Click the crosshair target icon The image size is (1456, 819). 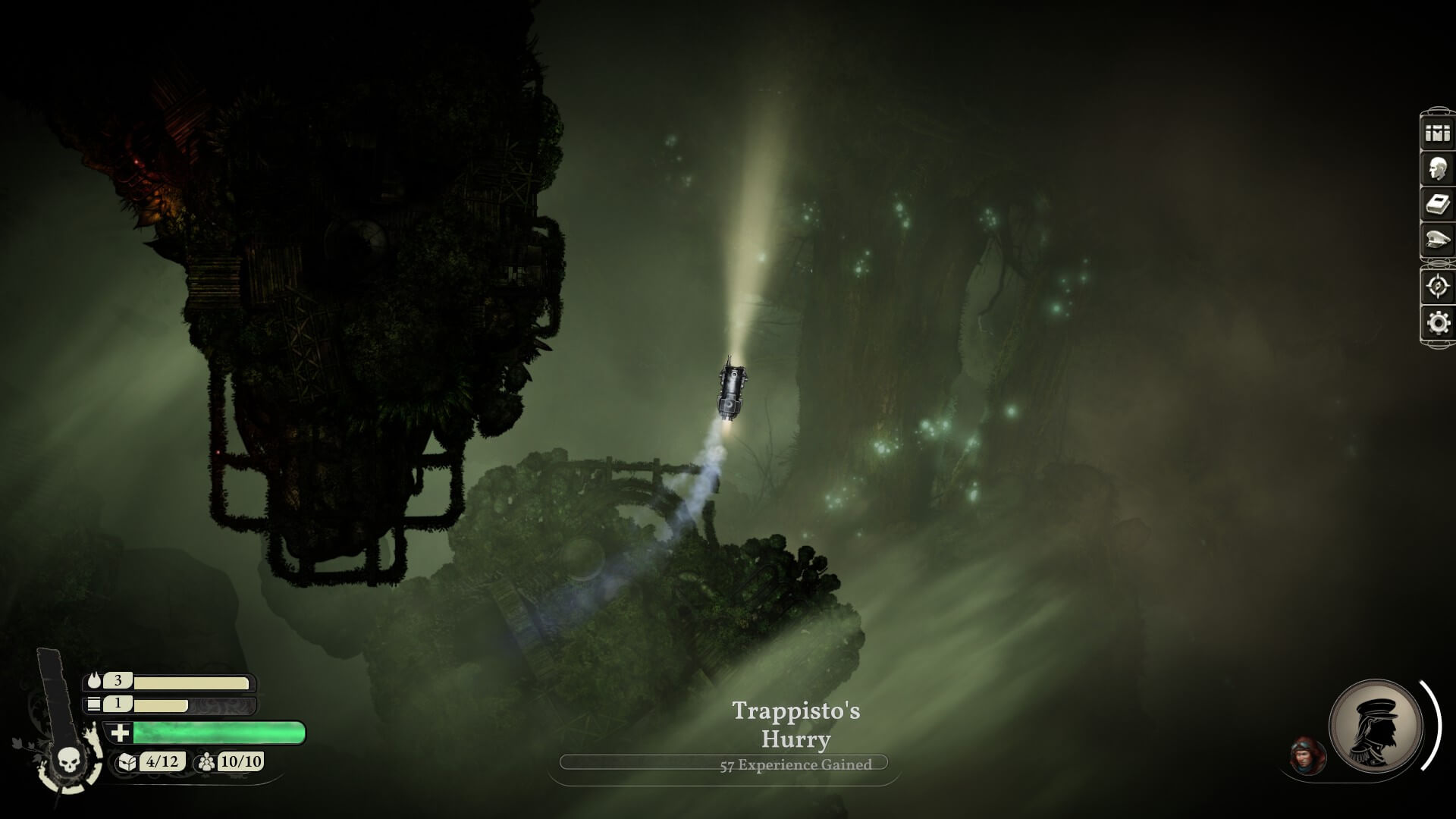tap(1437, 286)
